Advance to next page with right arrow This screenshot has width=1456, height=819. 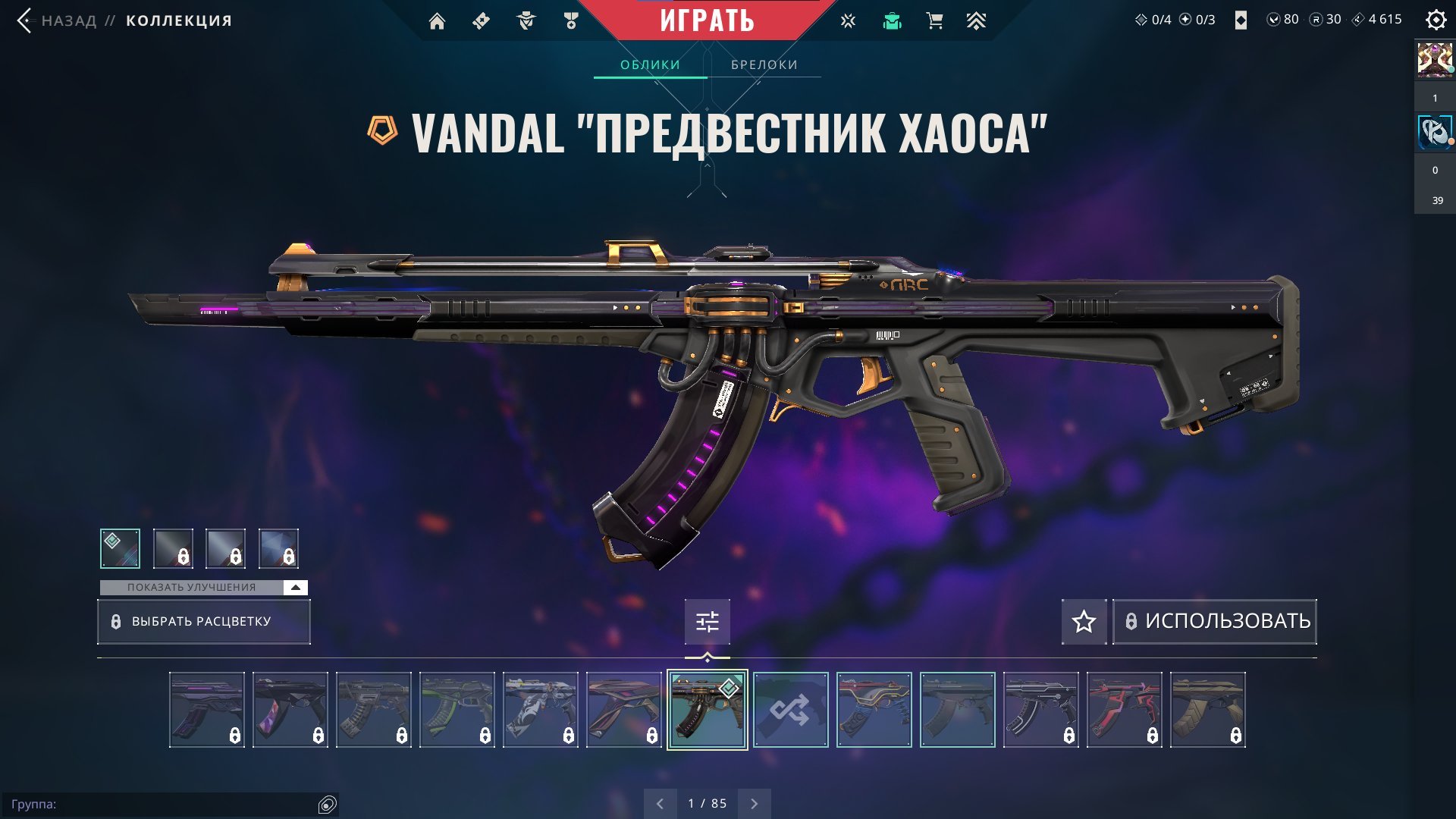pos(754,802)
